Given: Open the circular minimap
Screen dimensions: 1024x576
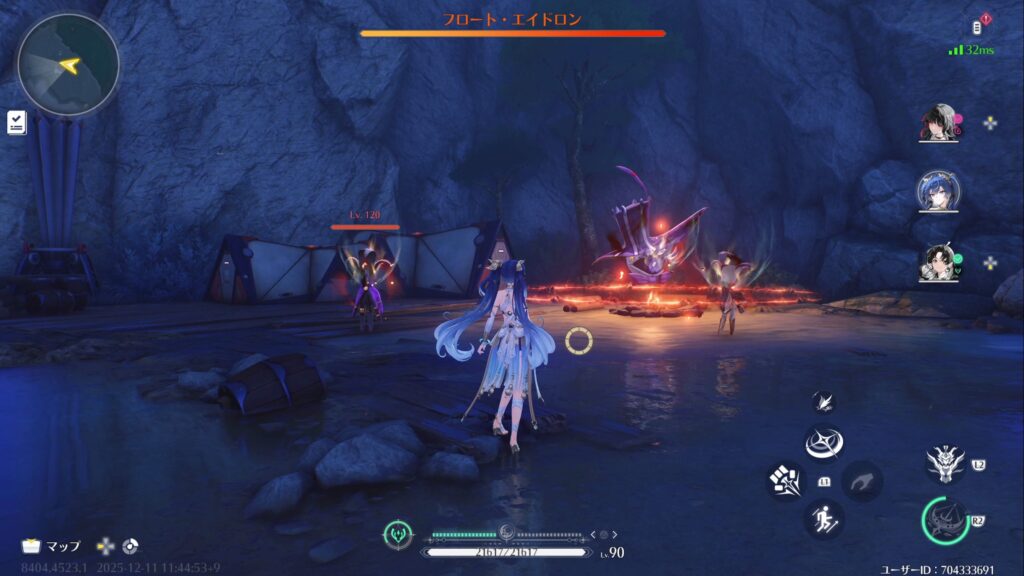Looking at the screenshot, I should [68, 65].
